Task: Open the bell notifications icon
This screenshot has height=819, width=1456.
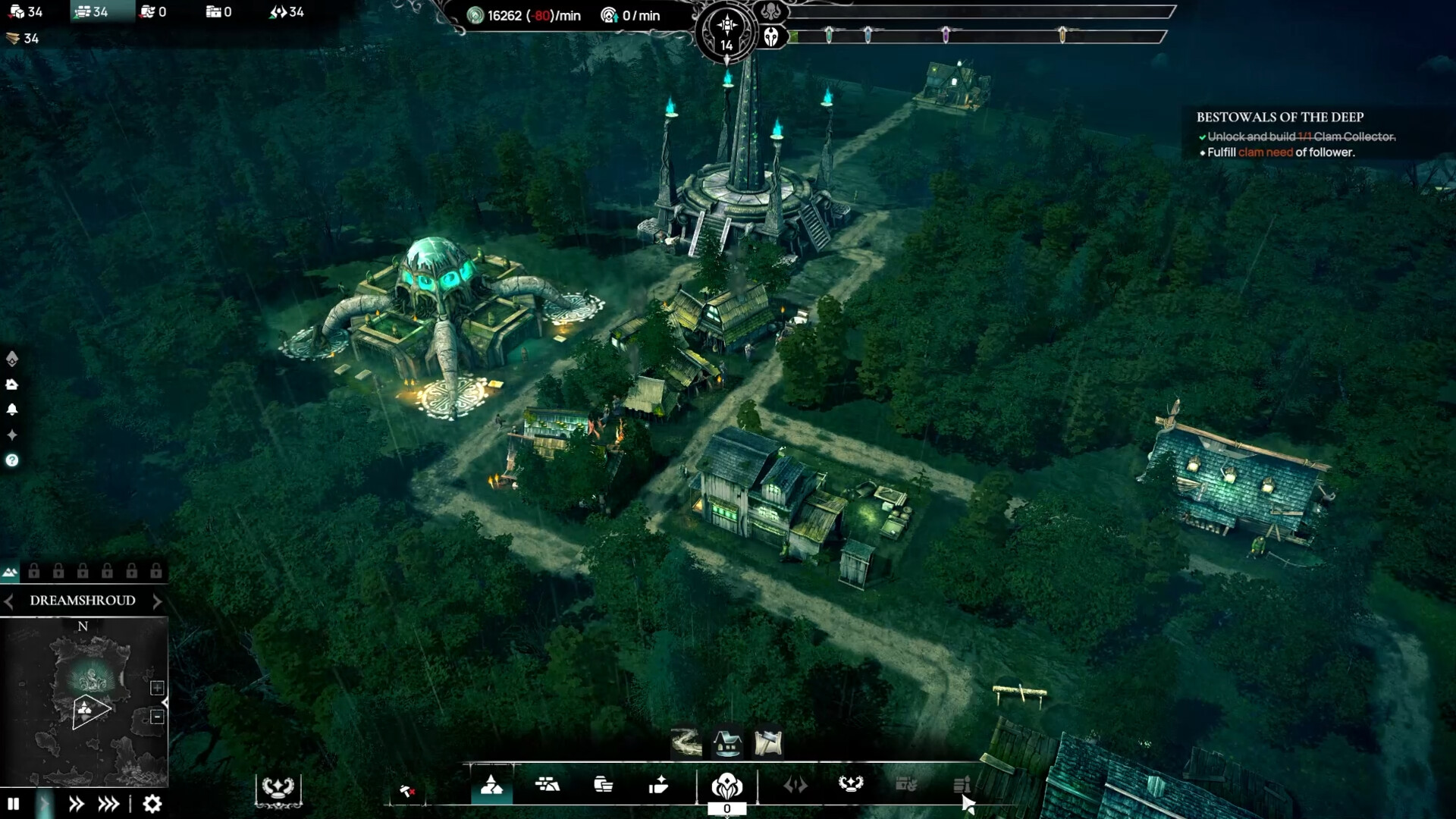Action: tap(12, 409)
